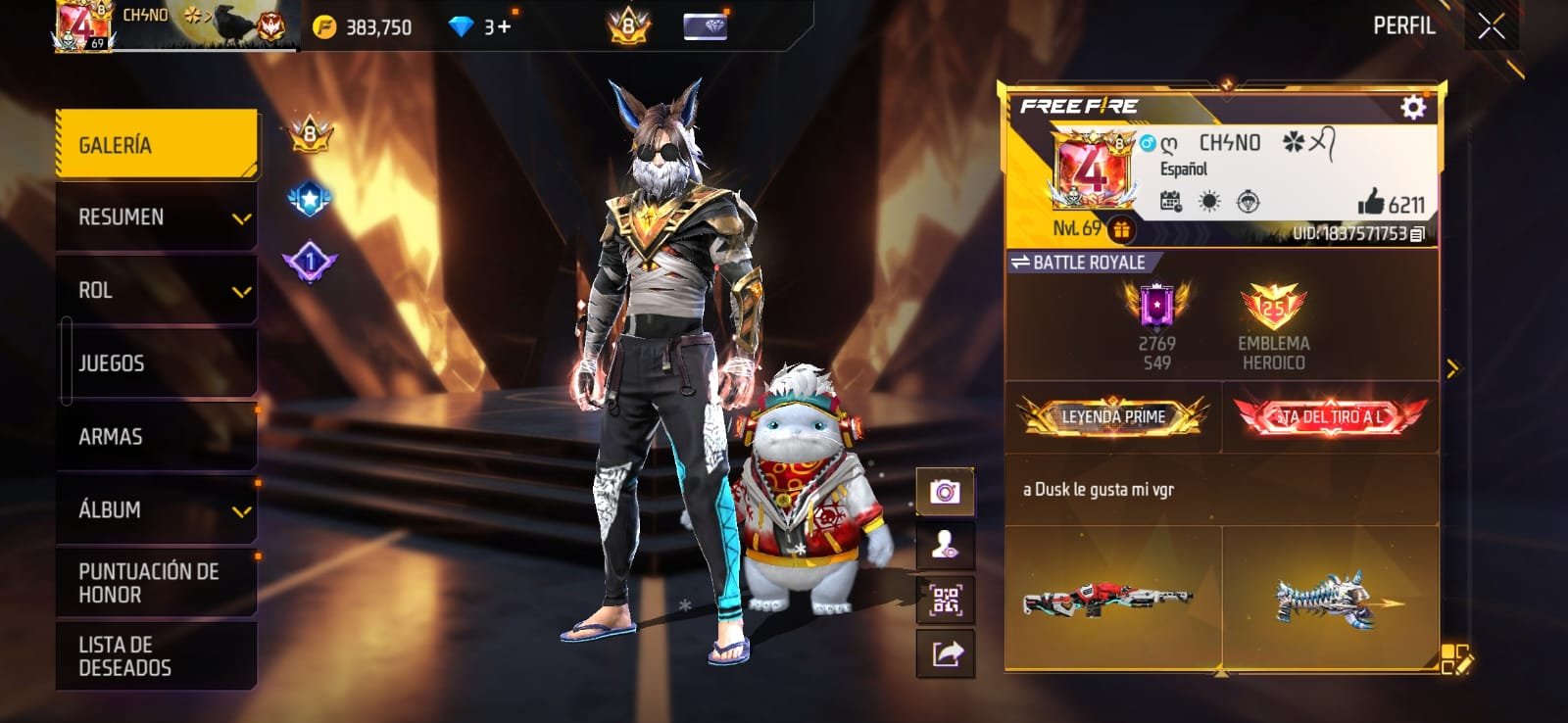Expand the Rol menu entry
The height and width of the screenshot is (723, 1568).
[157, 291]
